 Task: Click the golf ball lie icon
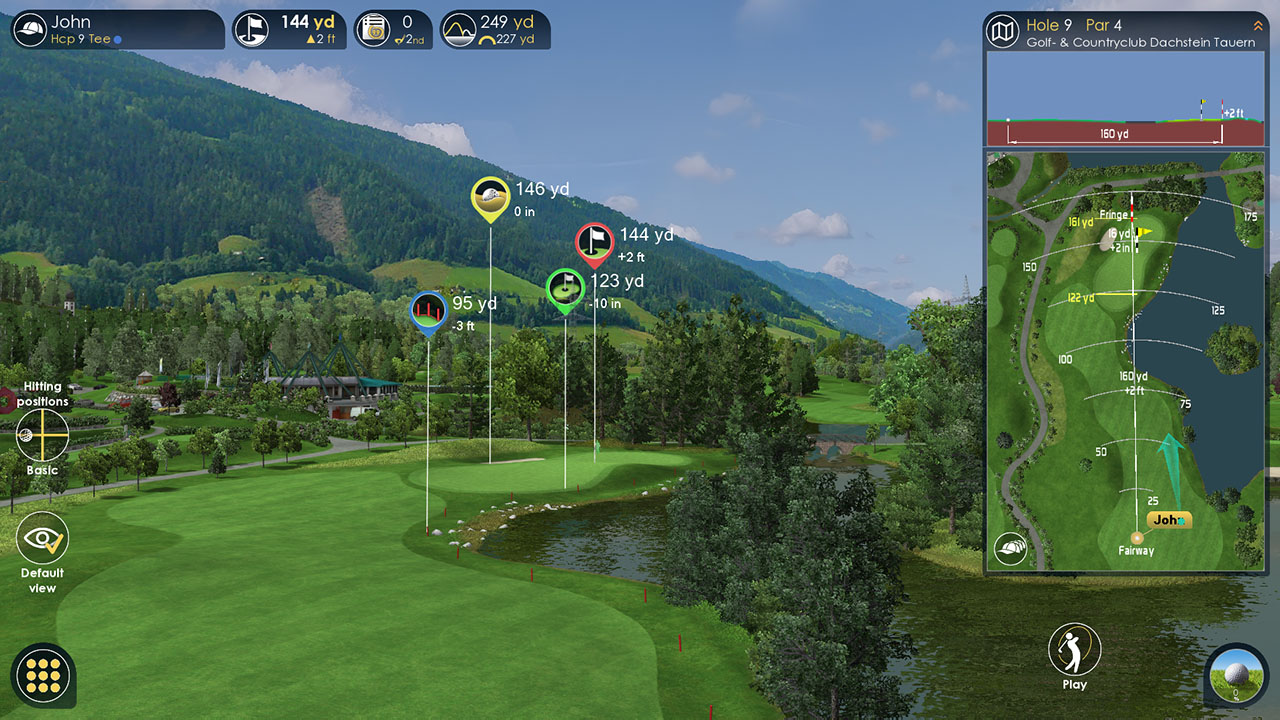coord(1236,676)
